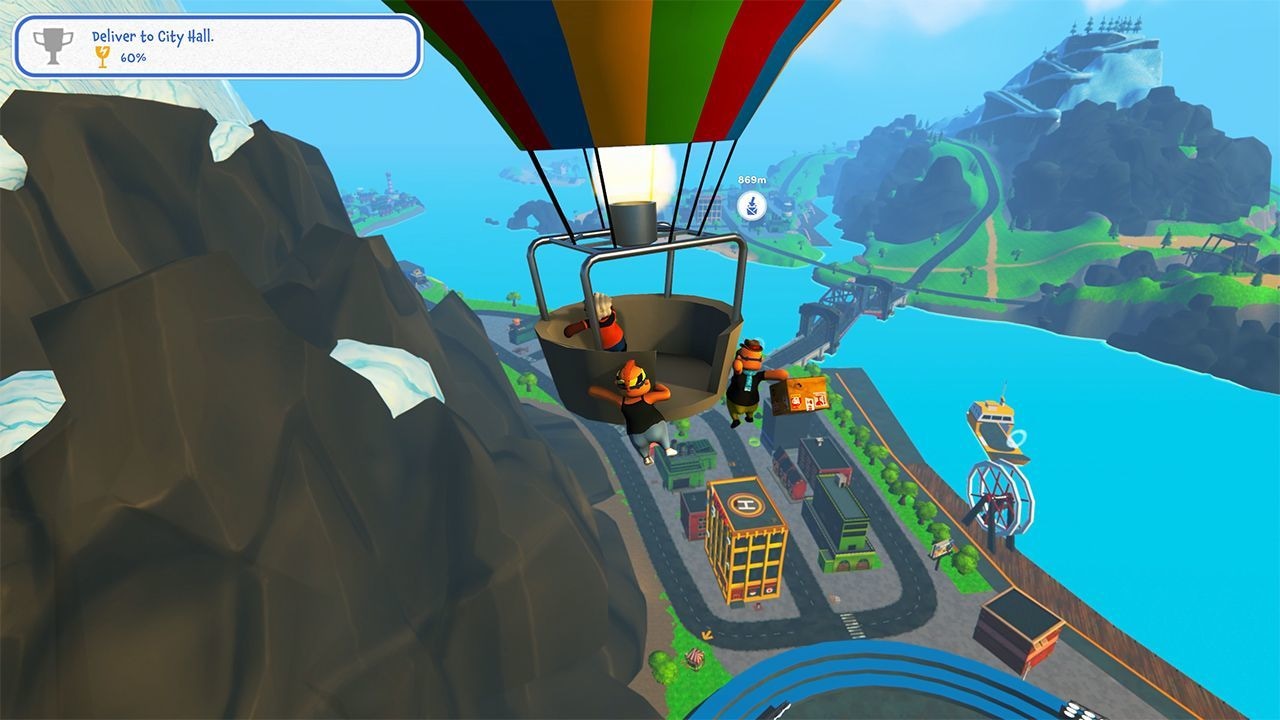Click the shipping label on the cardboard package
Viewport: 1280px width, 720px height.
(808, 400)
